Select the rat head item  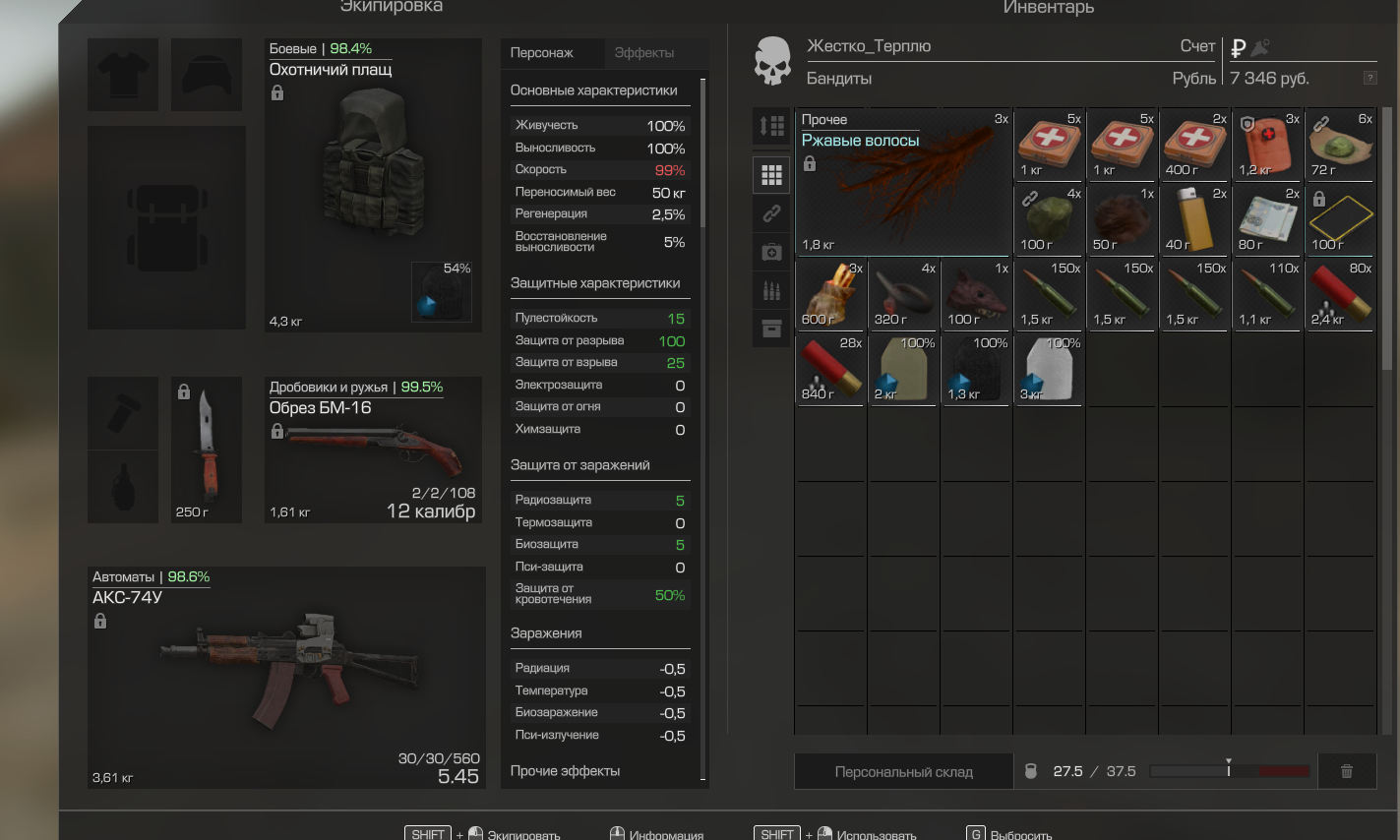tap(976, 294)
